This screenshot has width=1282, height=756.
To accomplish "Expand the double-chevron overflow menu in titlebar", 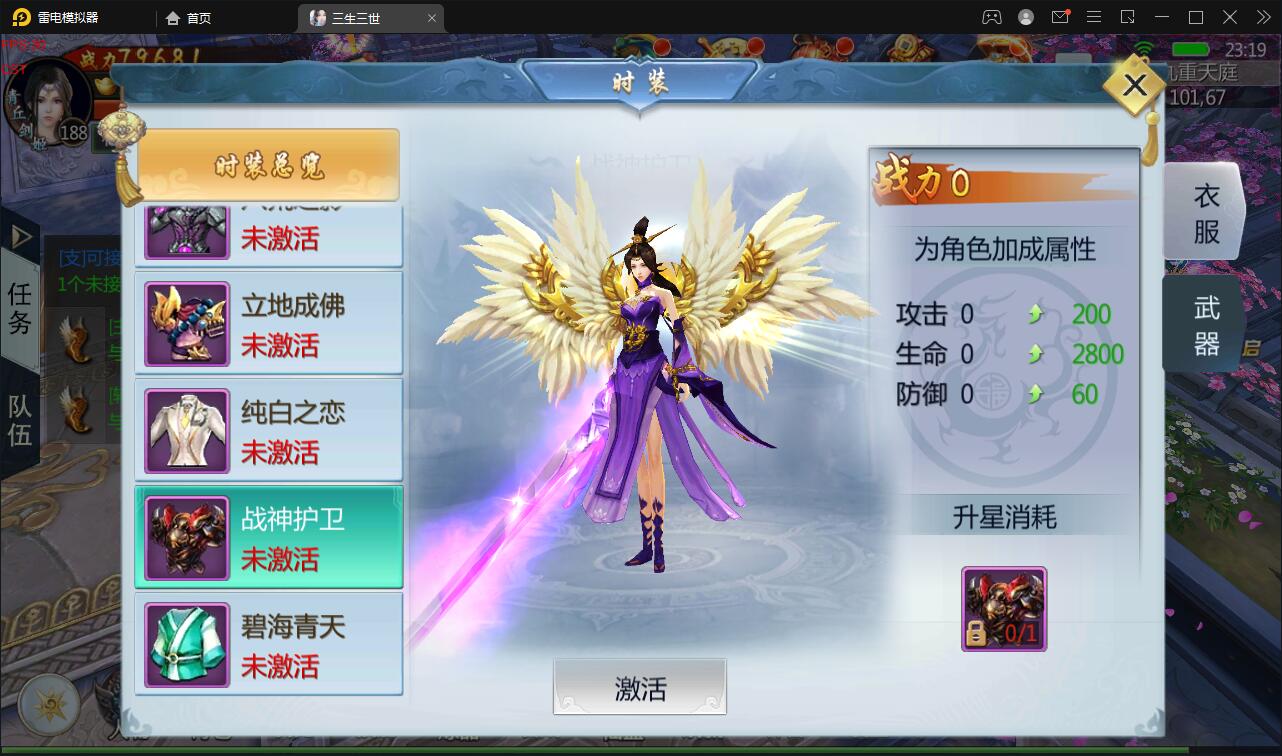I will tap(1262, 17).
